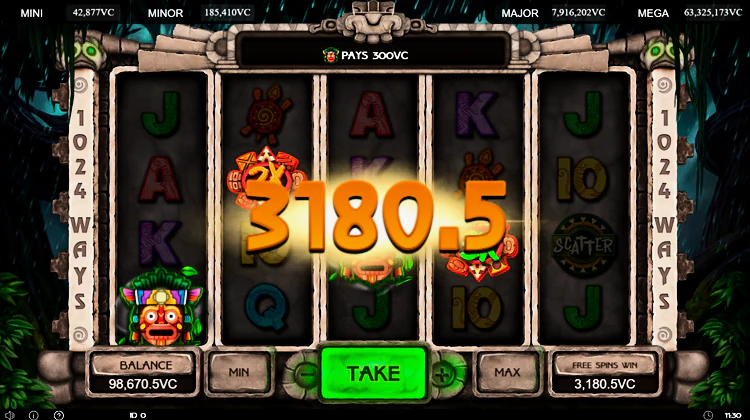The image size is (750, 420).
Task: Set the bet to MAX
Action: tap(508, 372)
